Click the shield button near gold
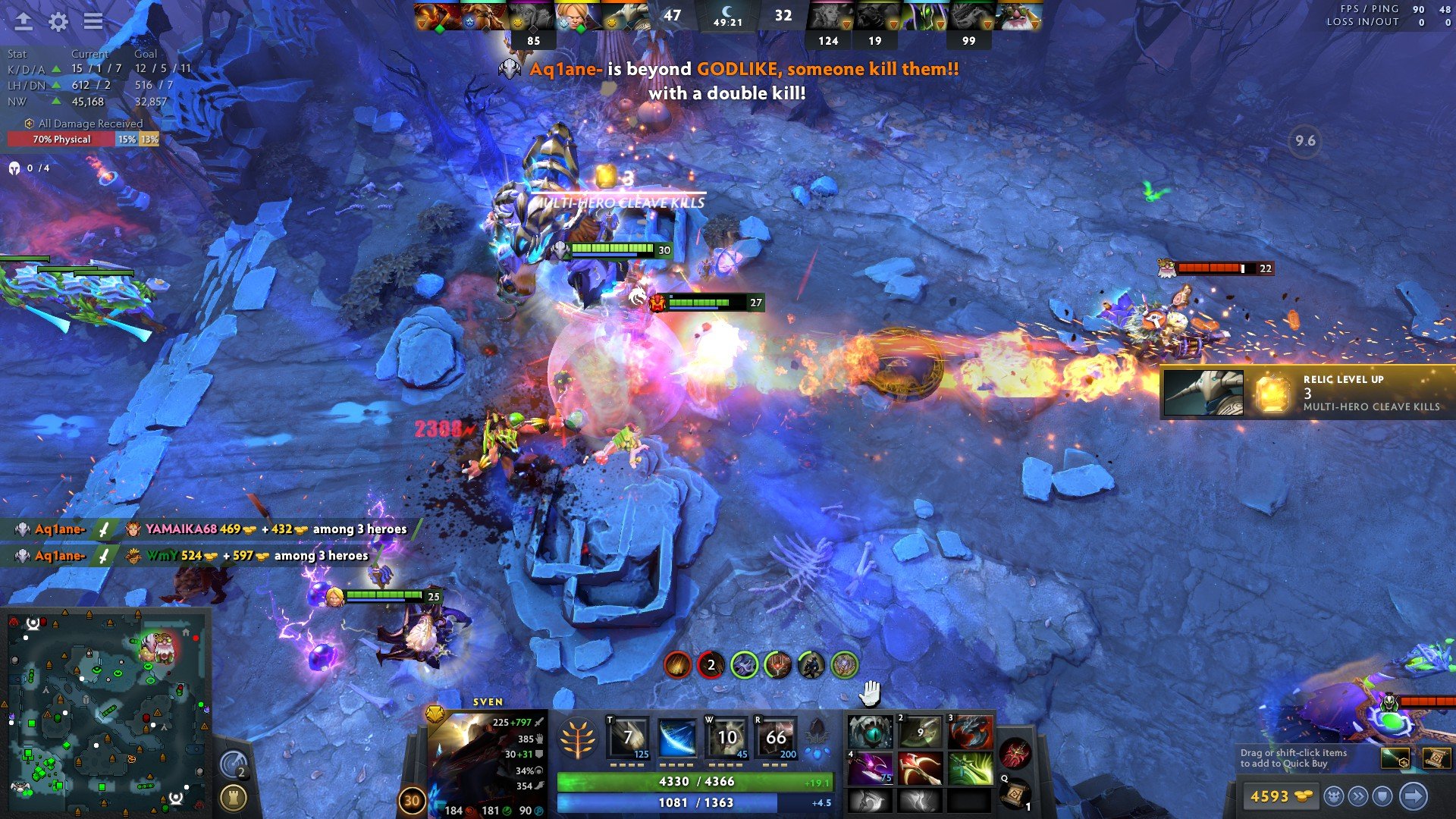 click(1383, 796)
